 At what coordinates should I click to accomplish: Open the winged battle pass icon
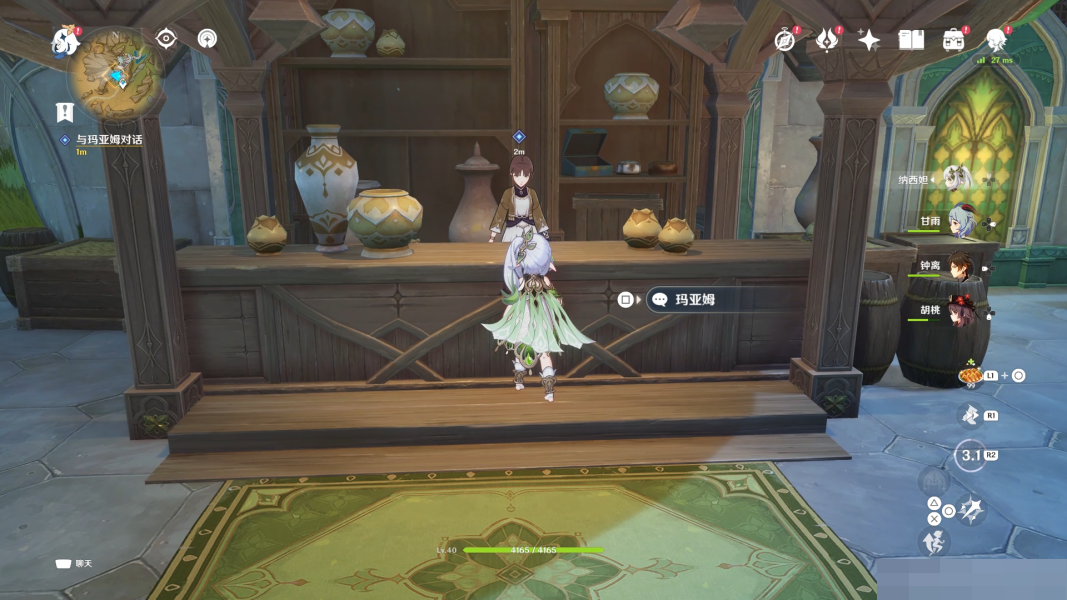coord(827,40)
